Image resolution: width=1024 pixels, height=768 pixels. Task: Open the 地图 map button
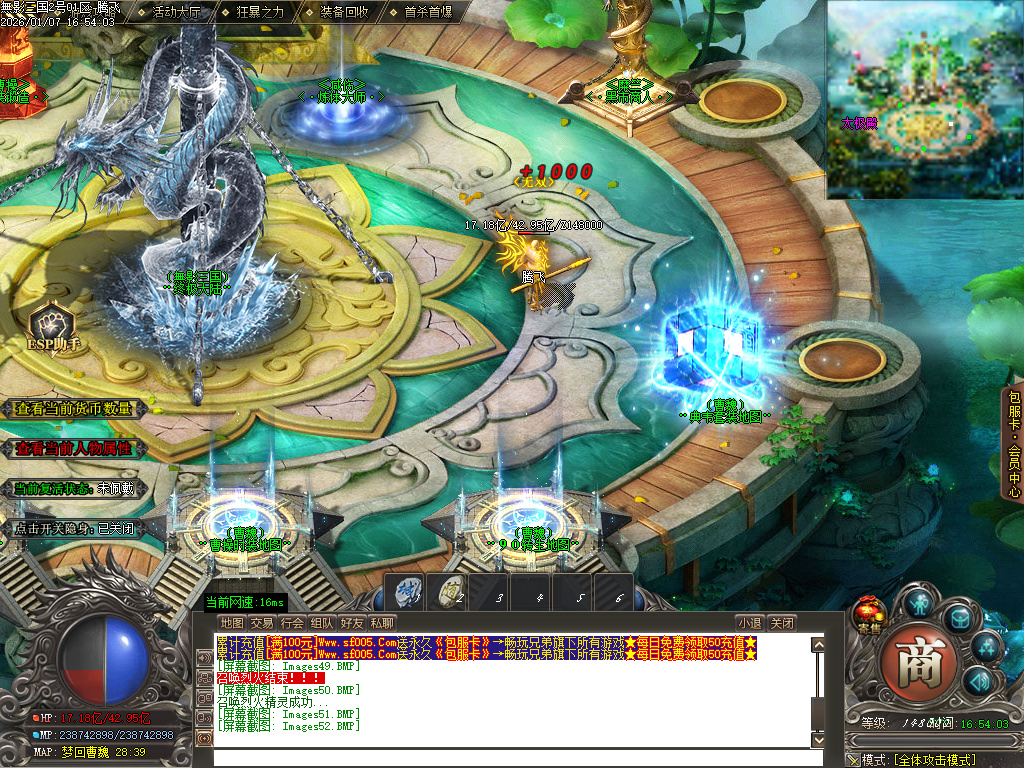point(231,623)
